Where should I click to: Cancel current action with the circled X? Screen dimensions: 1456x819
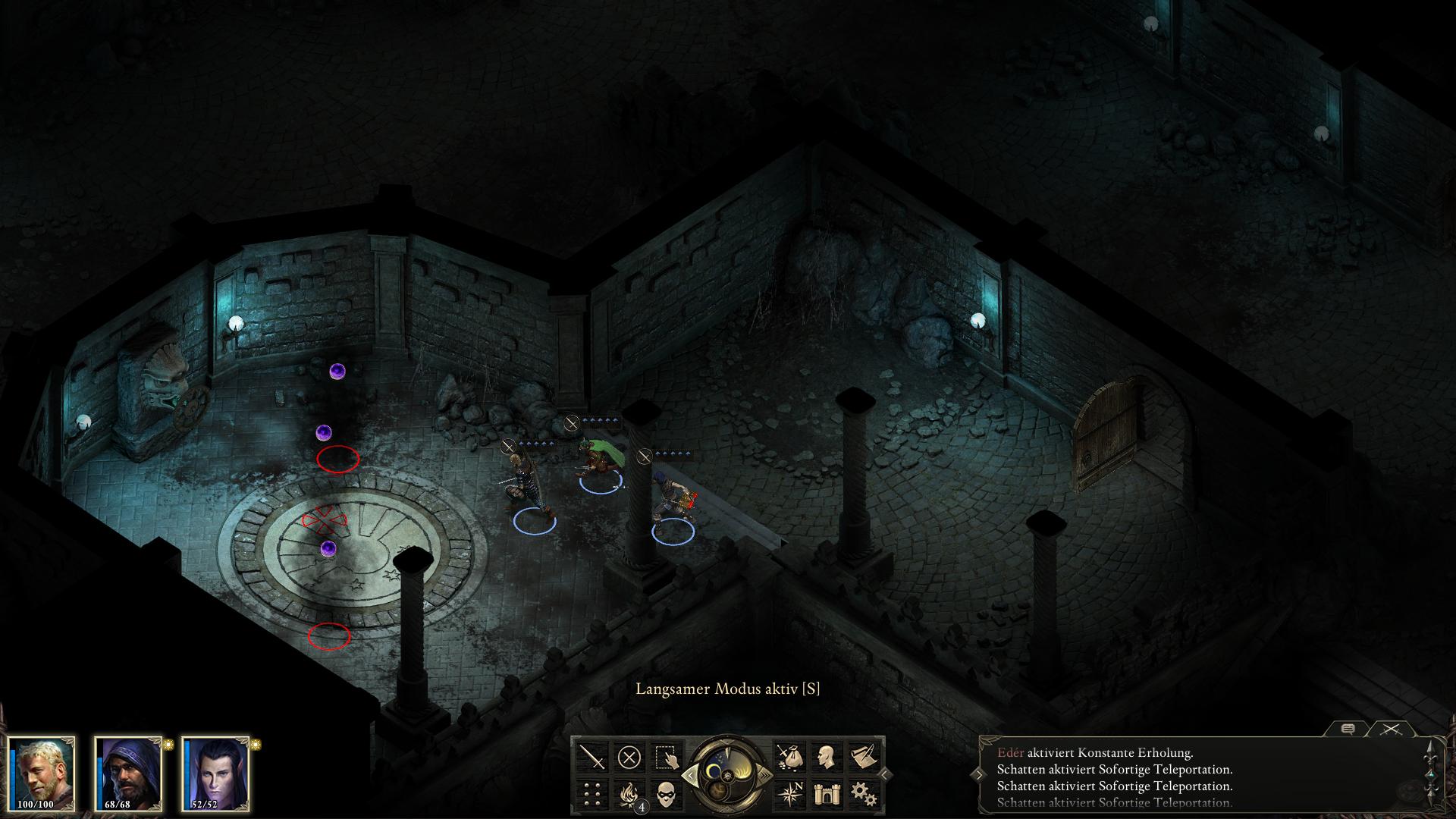[x=629, y=757]
